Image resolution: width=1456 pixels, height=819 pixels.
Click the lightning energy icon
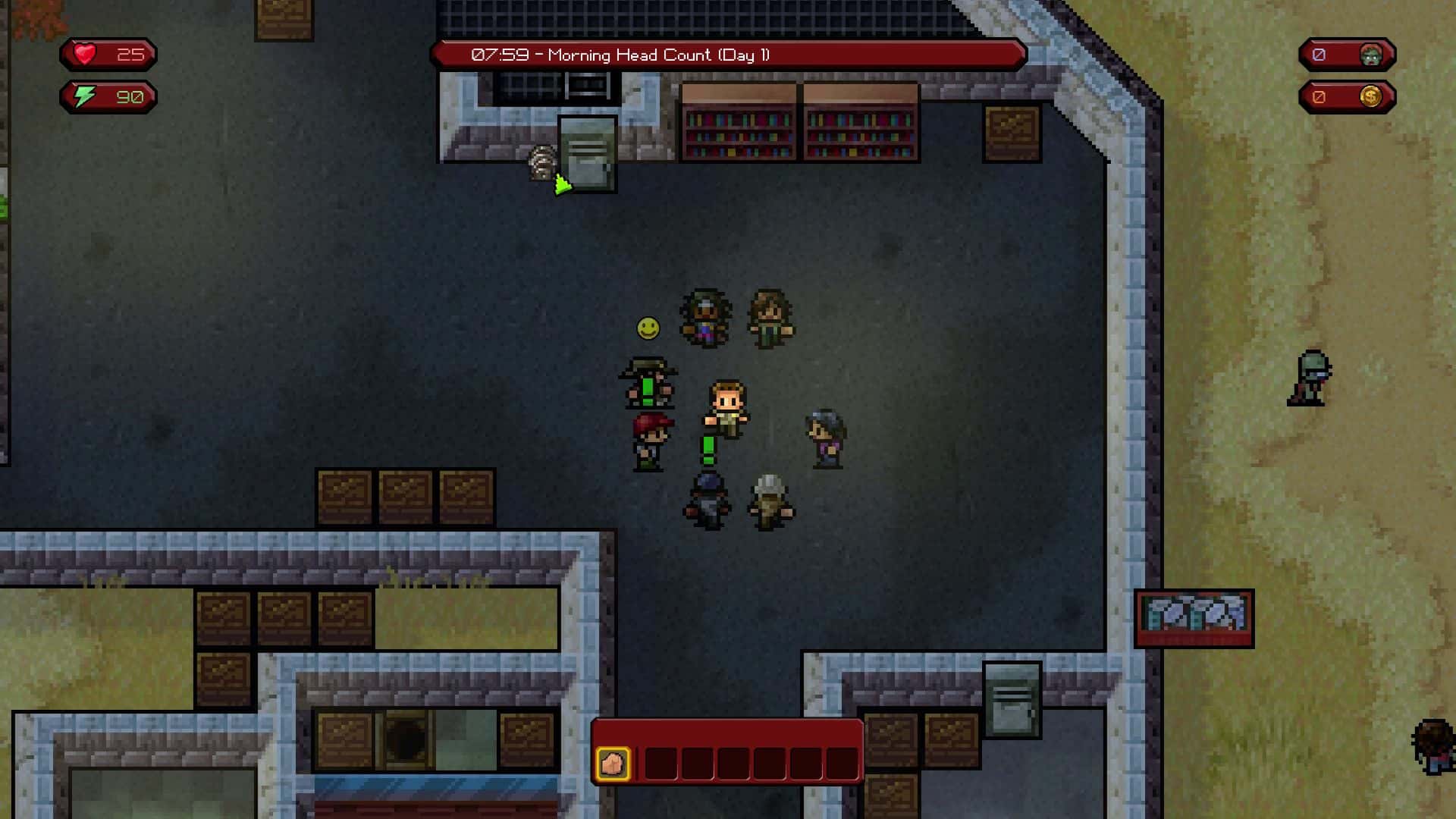point(85,96)
